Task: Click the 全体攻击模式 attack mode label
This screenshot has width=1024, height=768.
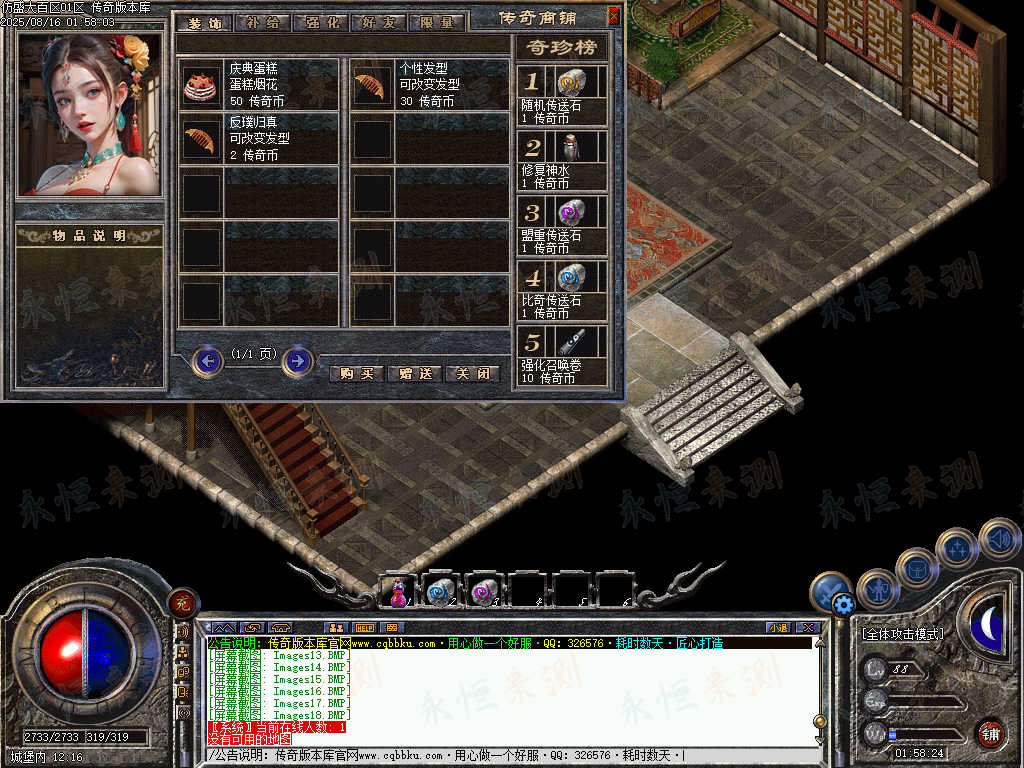Action: coord(903,634)
